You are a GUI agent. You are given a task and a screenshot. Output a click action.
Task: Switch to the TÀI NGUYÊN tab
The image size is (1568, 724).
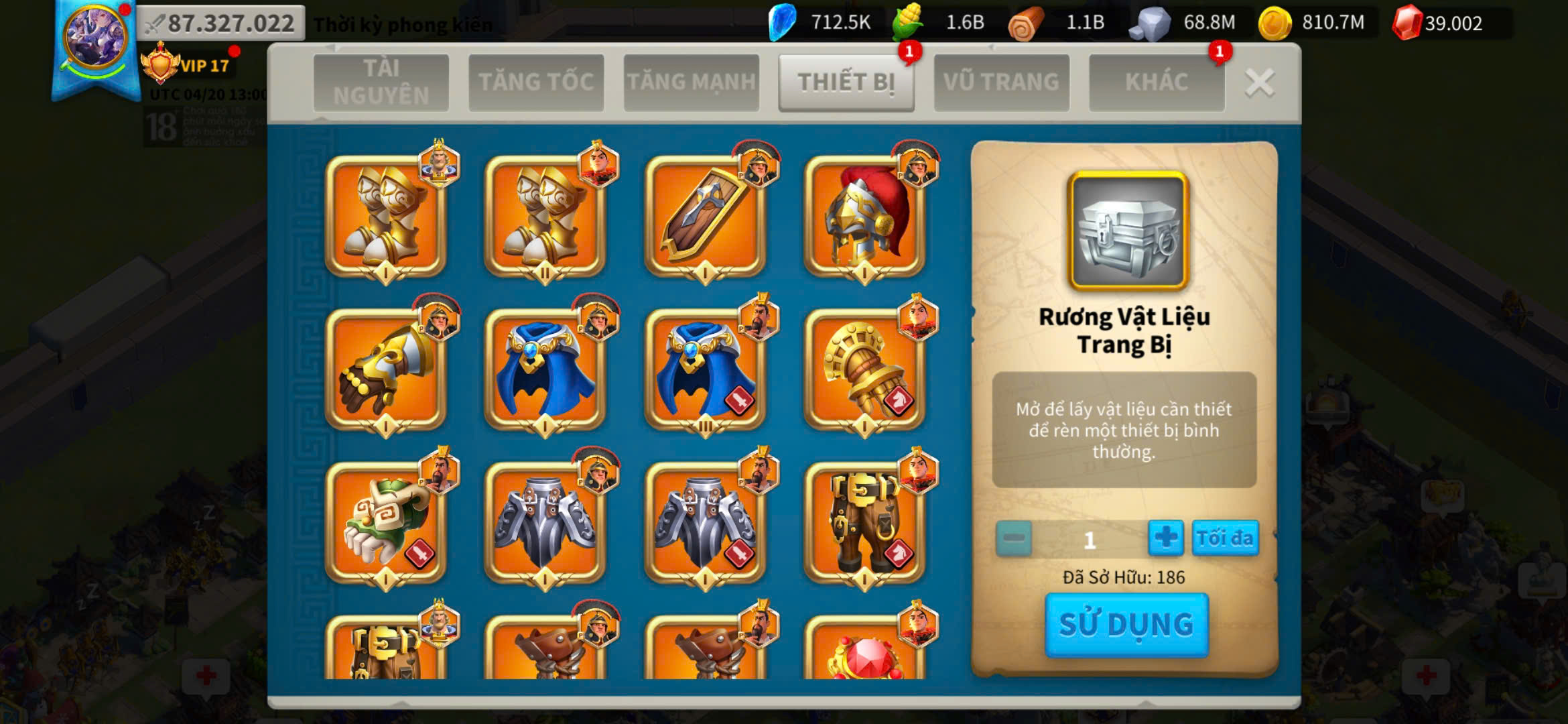[x=381, y=82]
